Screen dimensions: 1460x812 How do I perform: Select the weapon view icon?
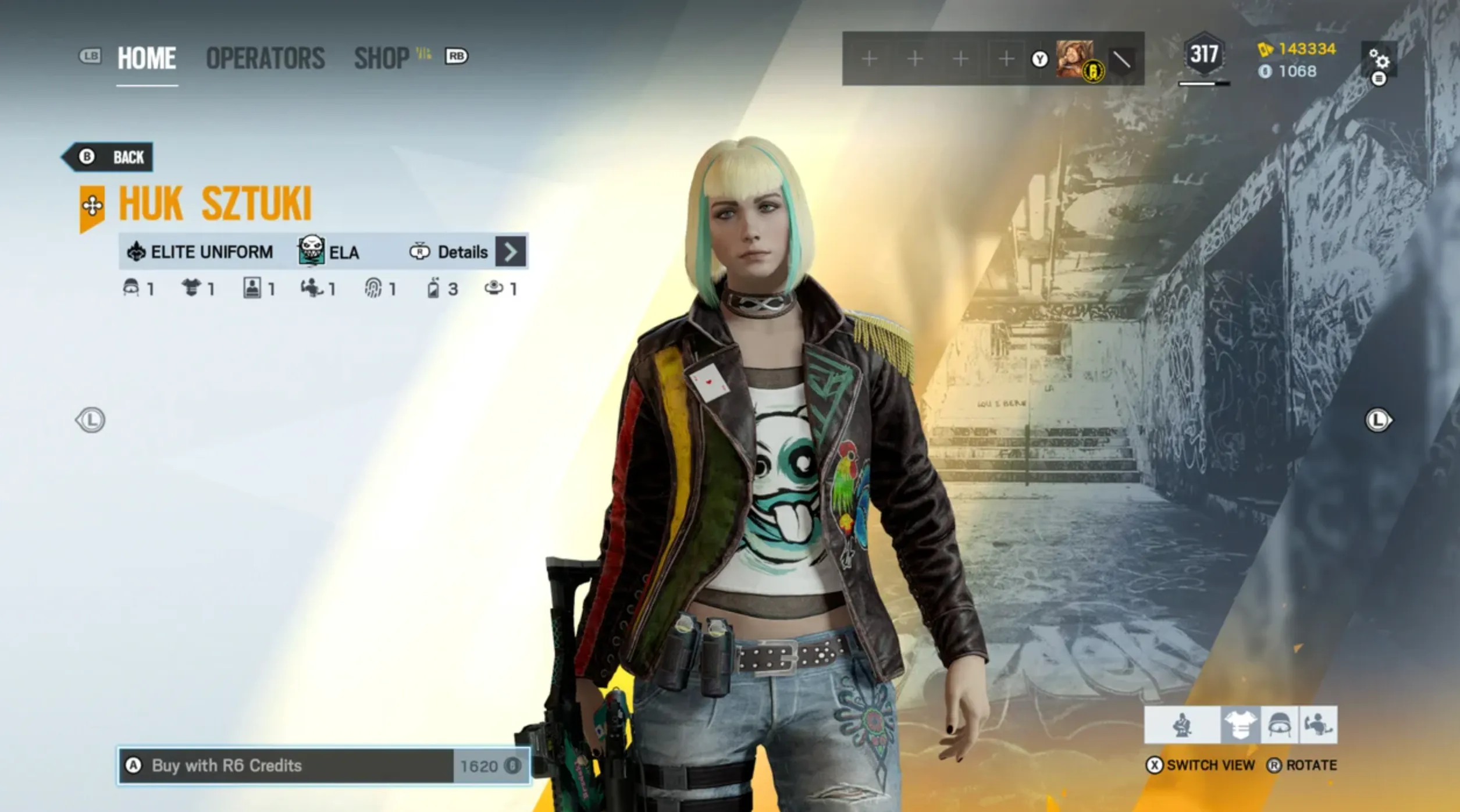(x=1317, y=725)
